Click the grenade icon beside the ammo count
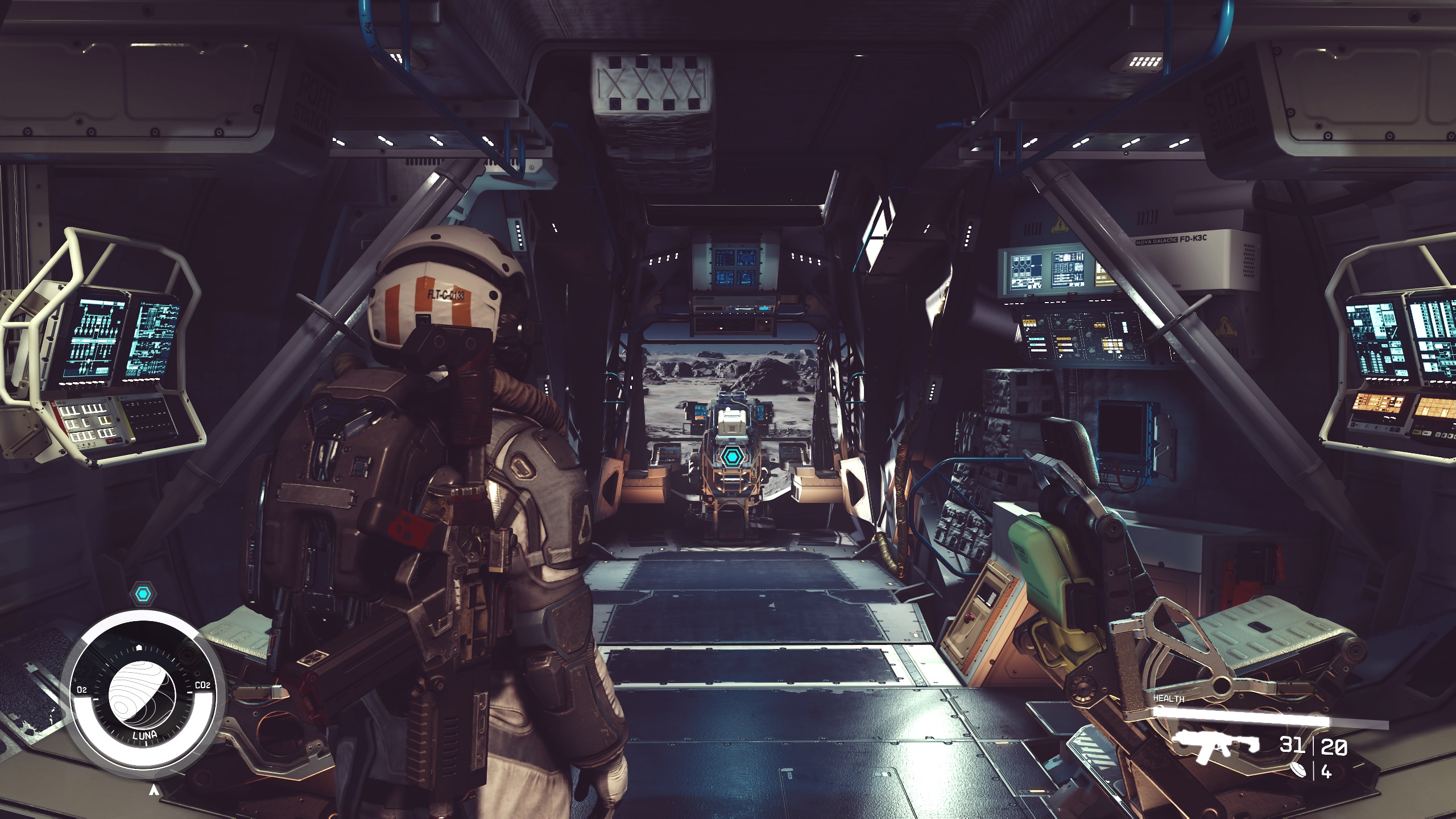 pyautogui.click(x=1298, y=770)
